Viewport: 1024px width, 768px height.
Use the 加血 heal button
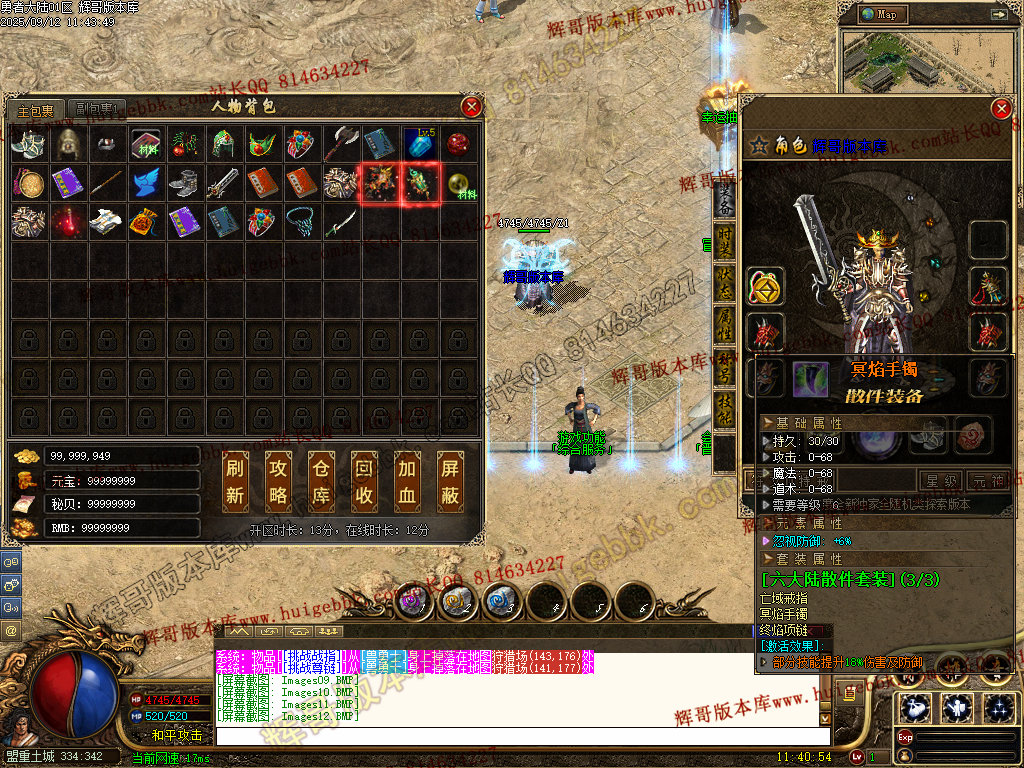[407, 481]
